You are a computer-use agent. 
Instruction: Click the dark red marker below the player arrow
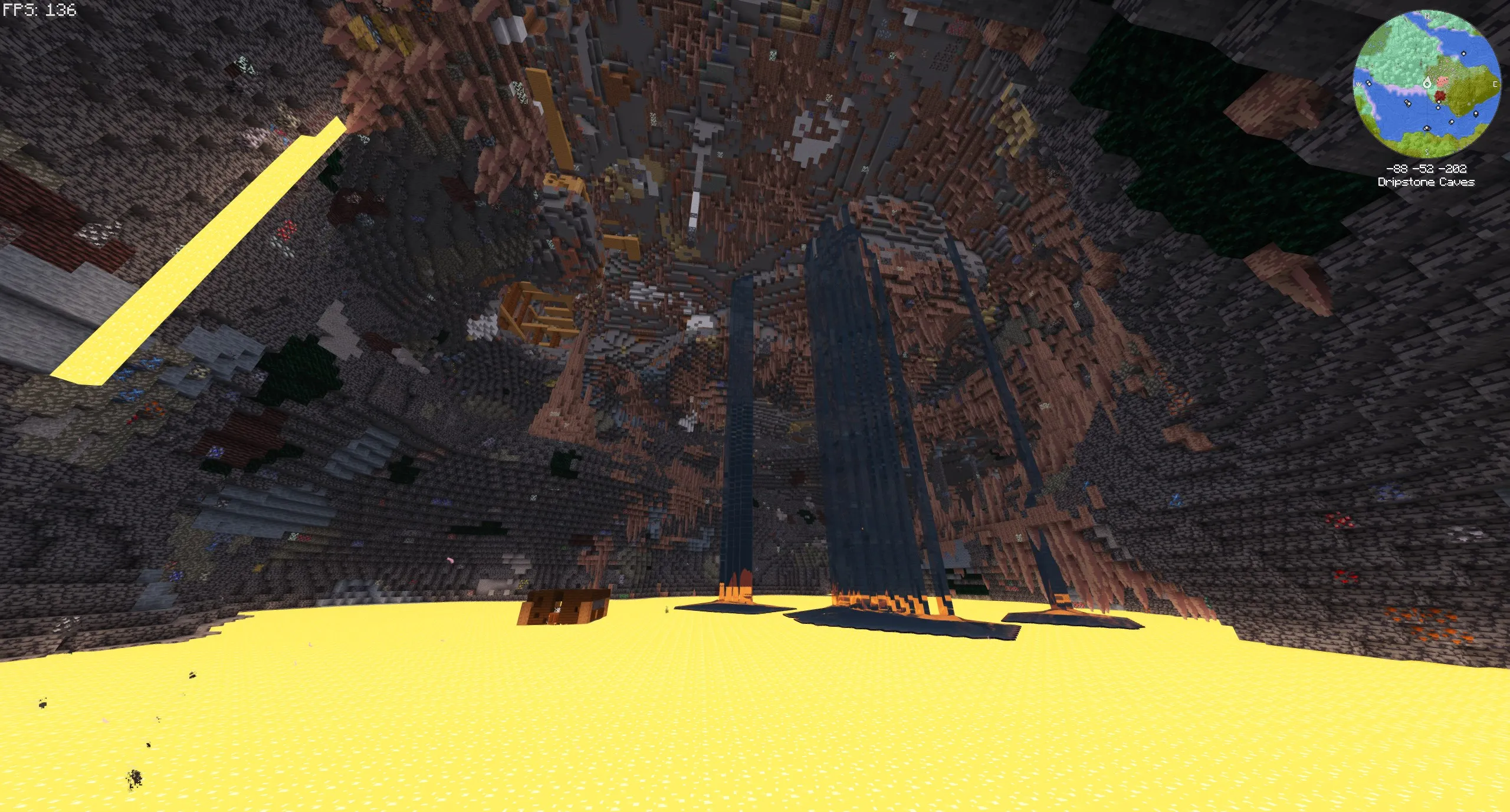1439,94
